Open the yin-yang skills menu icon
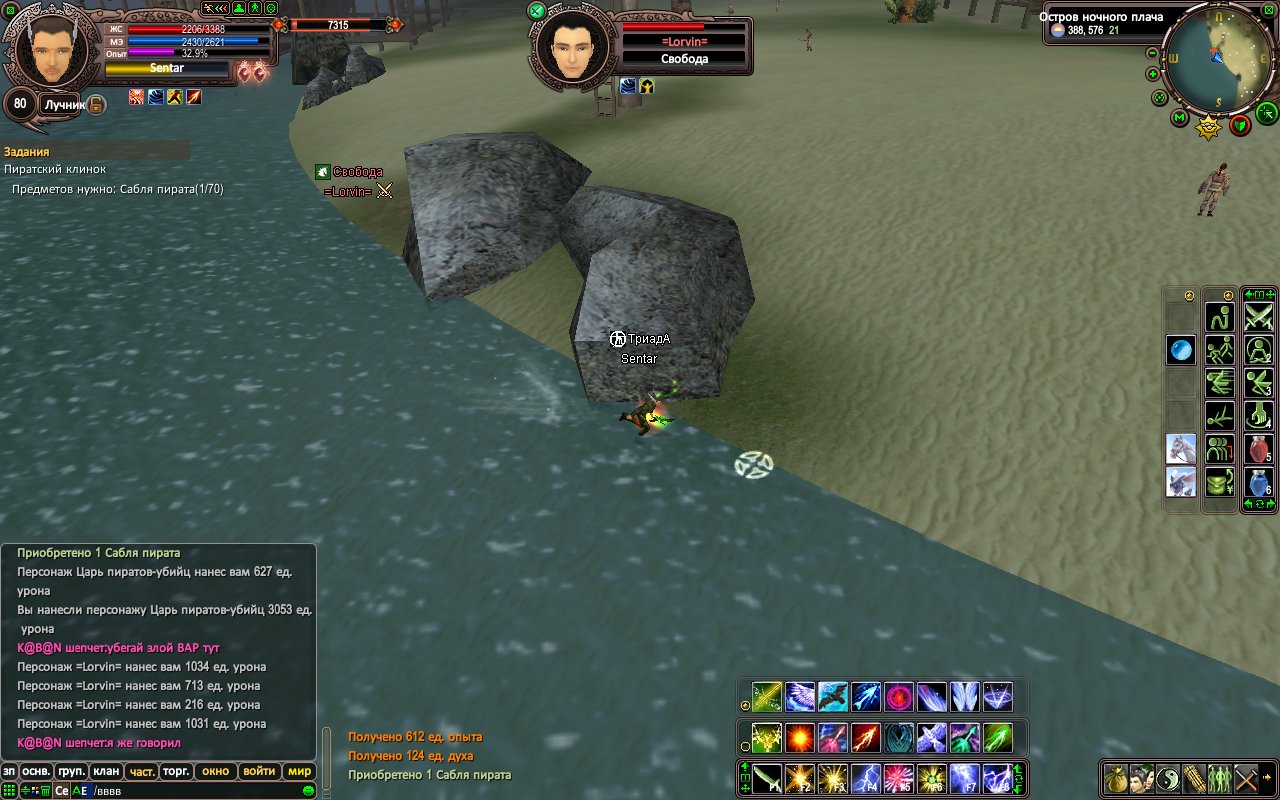 1168,777
